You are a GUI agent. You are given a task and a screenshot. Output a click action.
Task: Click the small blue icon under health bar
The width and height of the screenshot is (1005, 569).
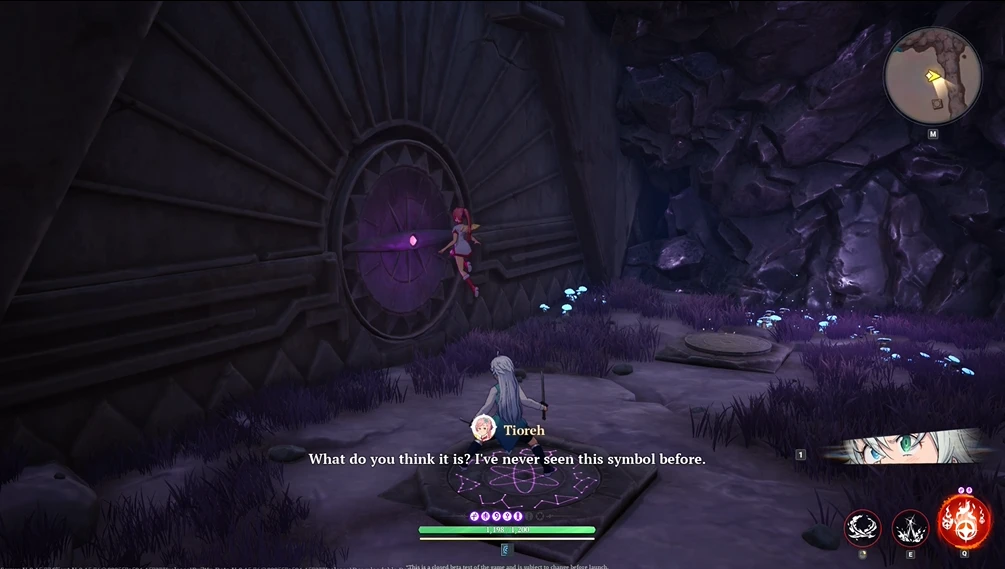click(506, 549)
